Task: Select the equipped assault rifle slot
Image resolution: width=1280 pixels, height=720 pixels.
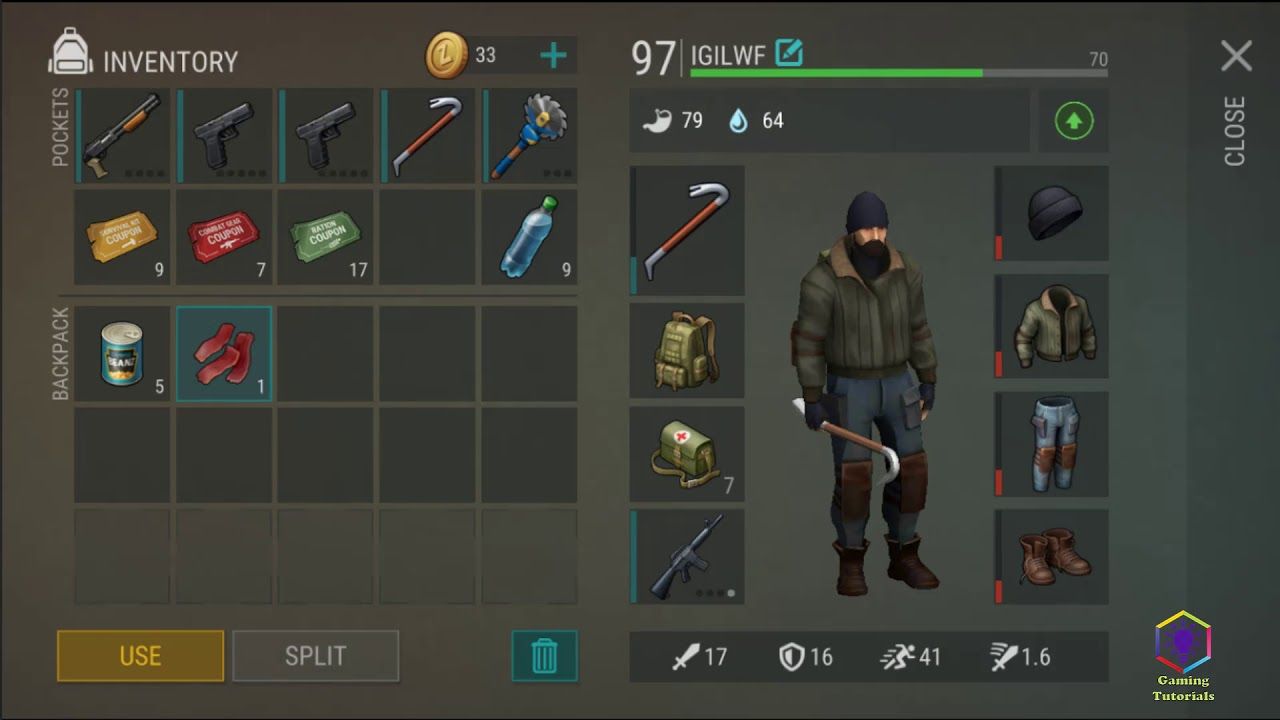Action: tap(687, 556)
